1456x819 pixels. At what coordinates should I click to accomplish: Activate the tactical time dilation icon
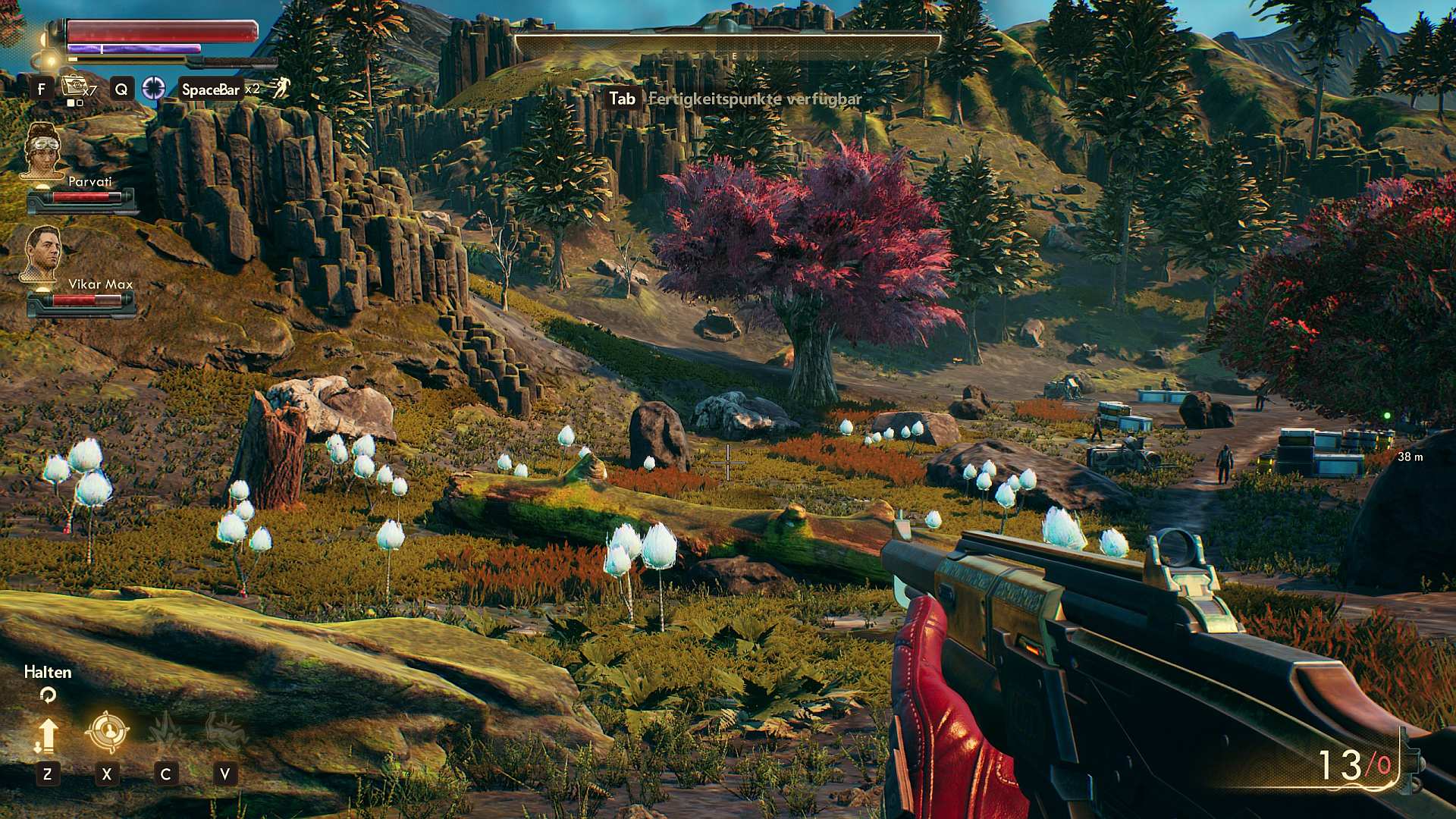[x=154, y=89]
